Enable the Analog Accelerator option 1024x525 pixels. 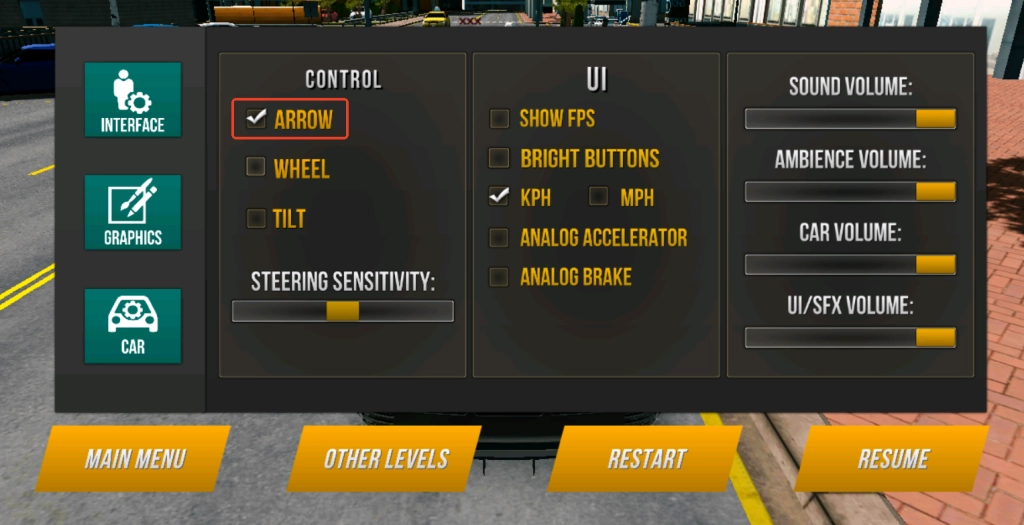click(x=499, y=238)
